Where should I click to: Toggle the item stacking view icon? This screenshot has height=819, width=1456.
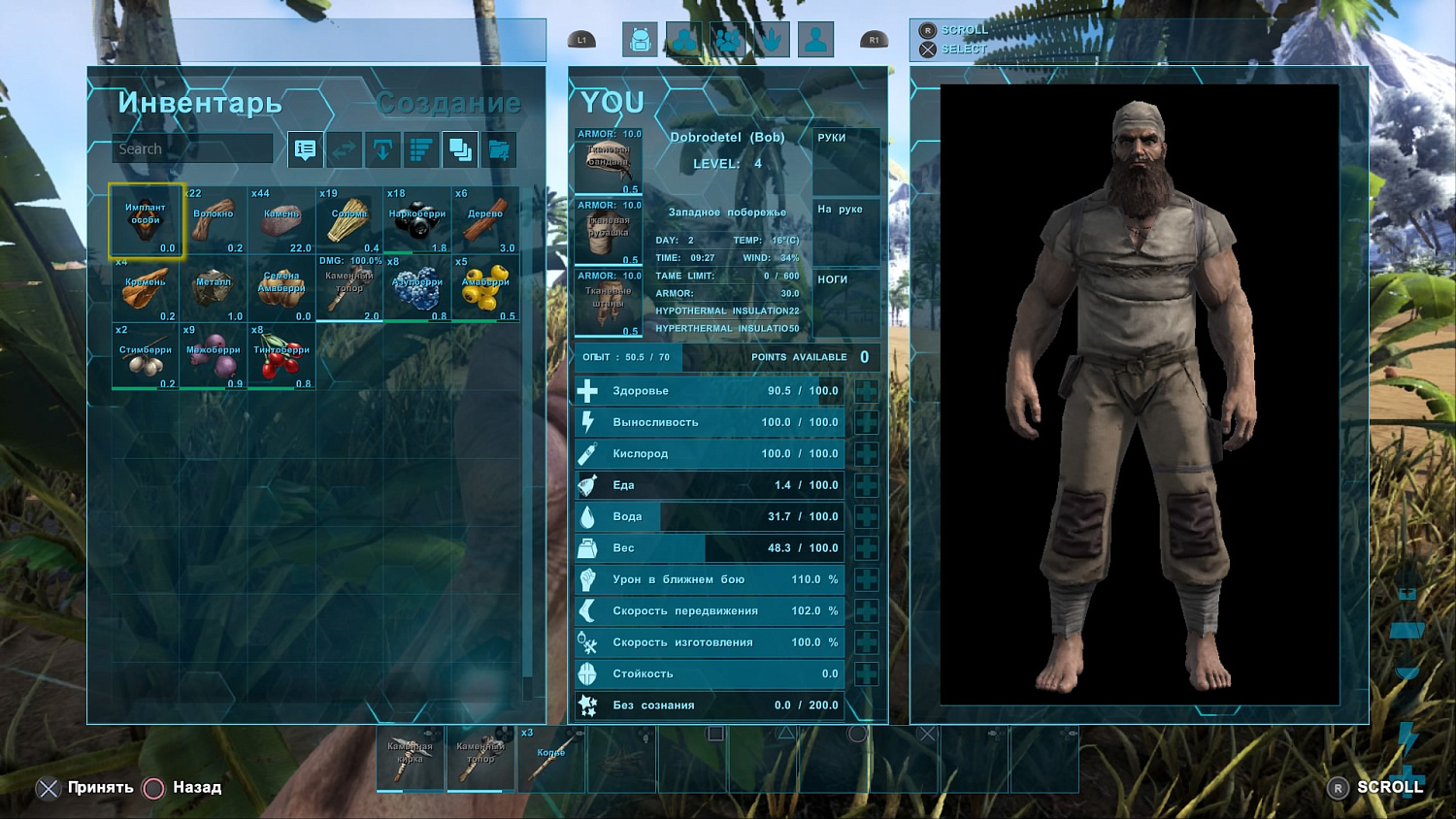coord(459,149)
